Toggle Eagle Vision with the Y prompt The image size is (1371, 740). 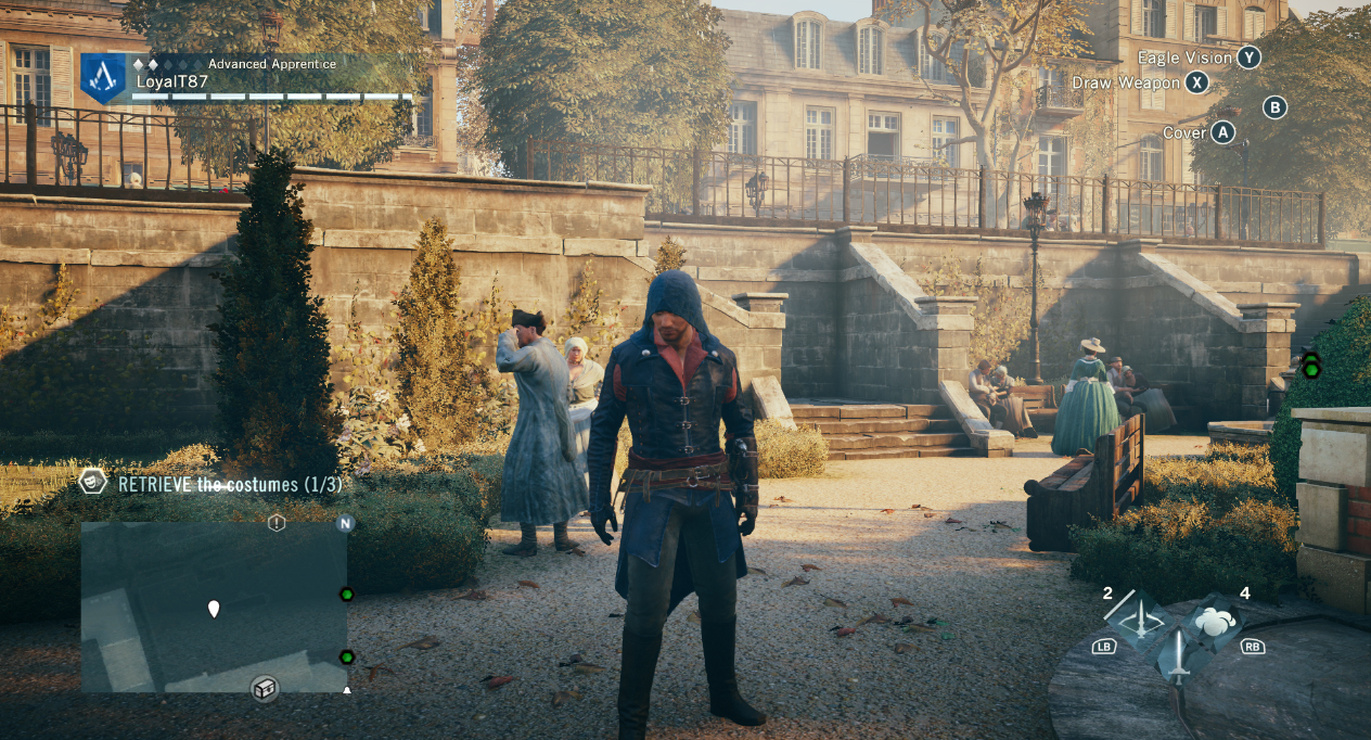pos(1246,58)
